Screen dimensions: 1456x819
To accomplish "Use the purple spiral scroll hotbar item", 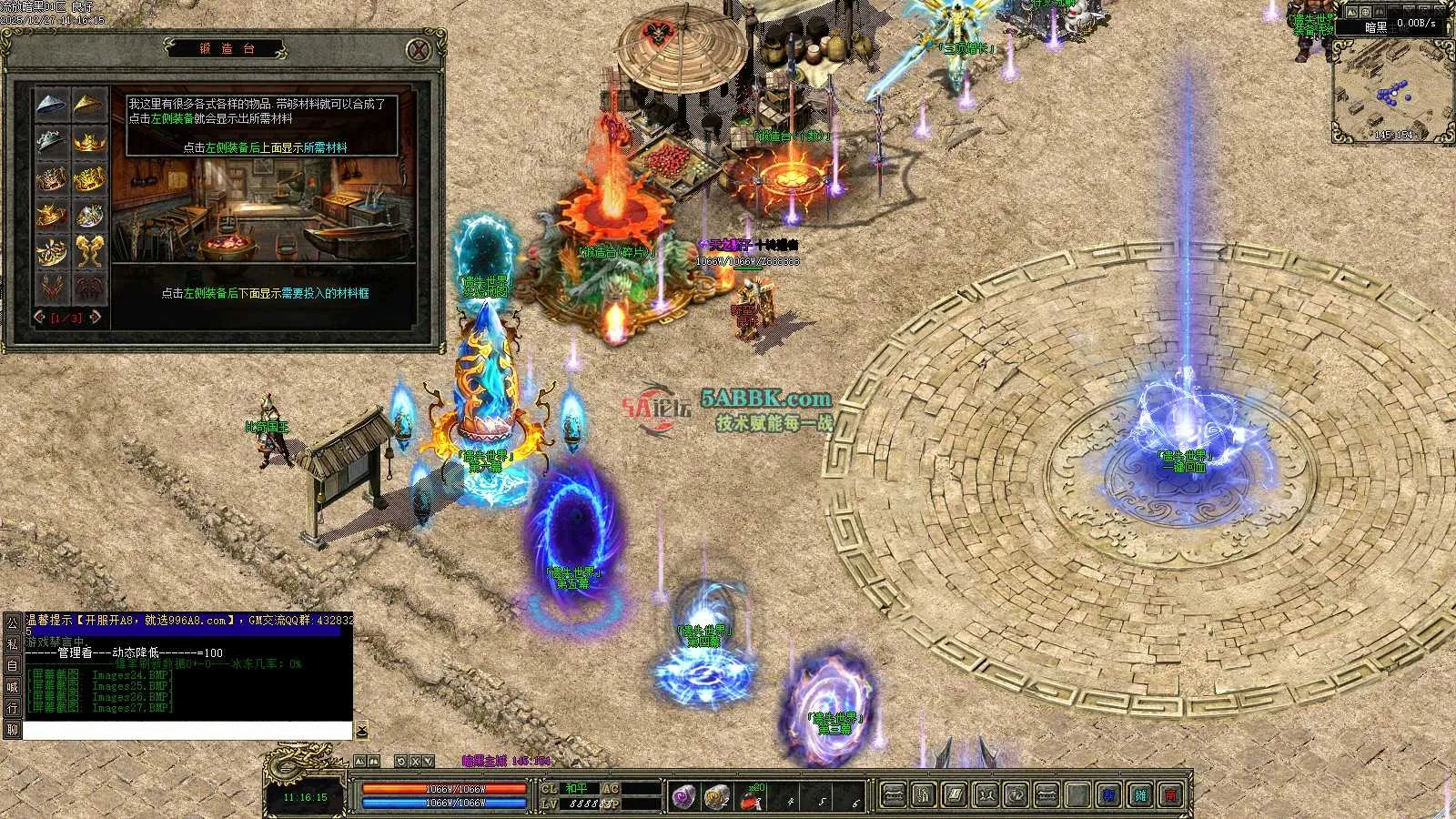I will point(683,797).
